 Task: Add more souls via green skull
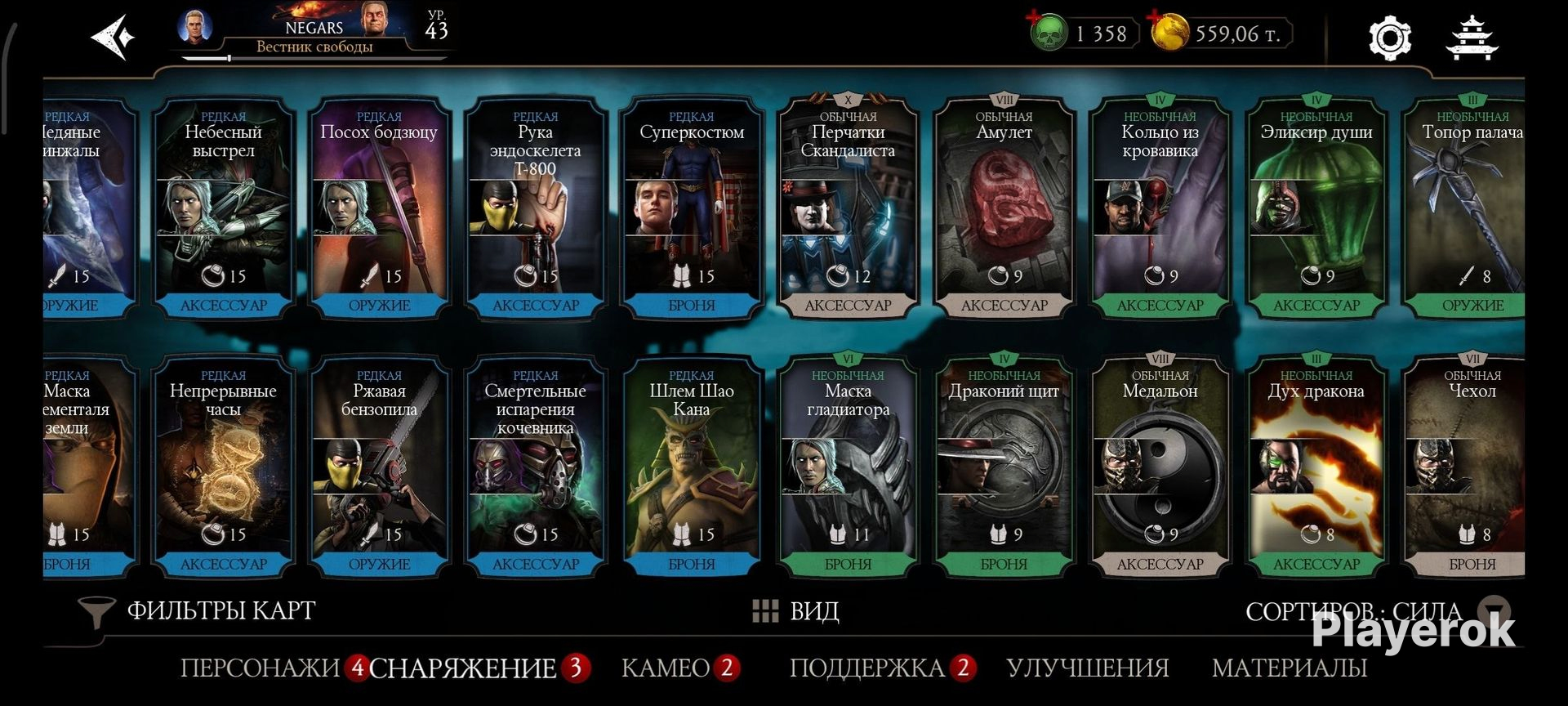[1048, 33]
